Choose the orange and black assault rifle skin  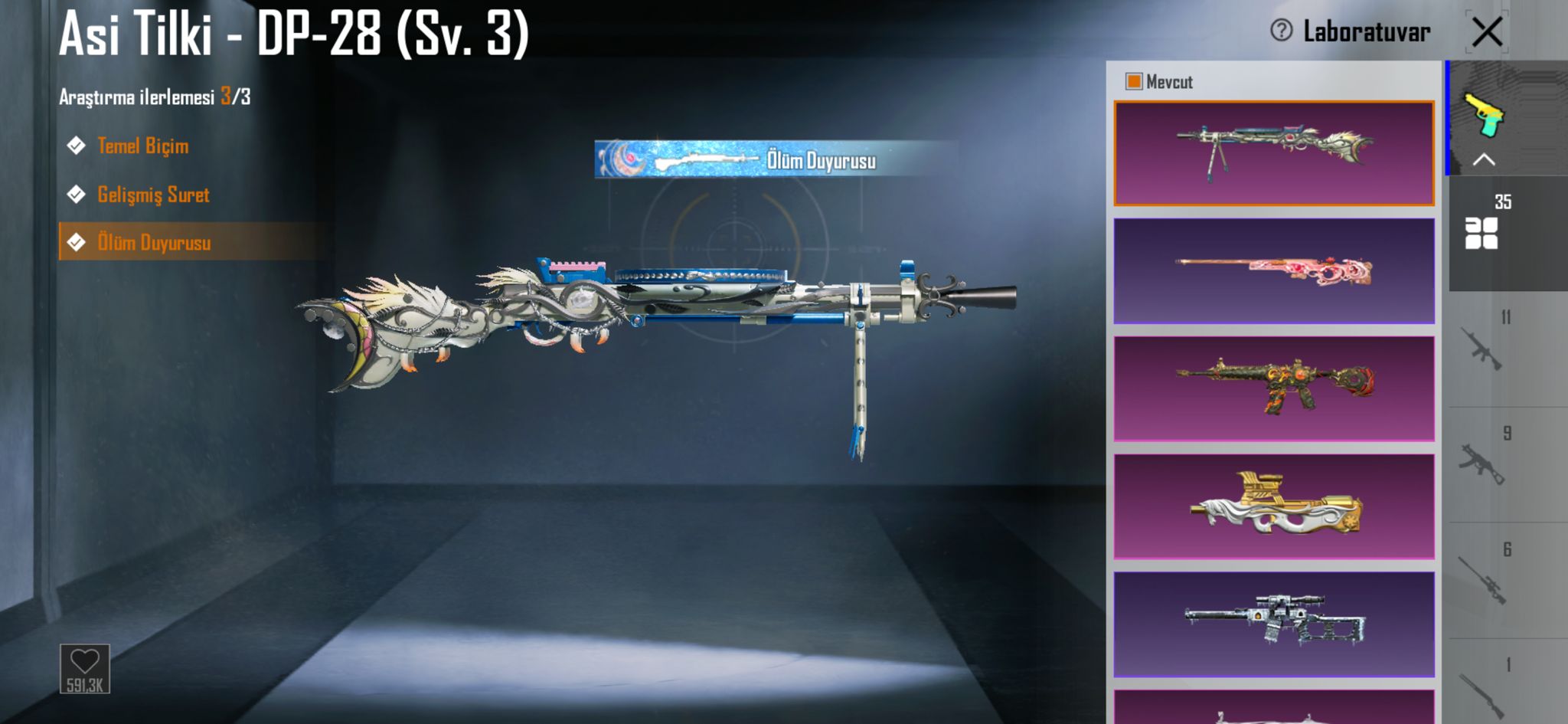tap(1274, 388)
